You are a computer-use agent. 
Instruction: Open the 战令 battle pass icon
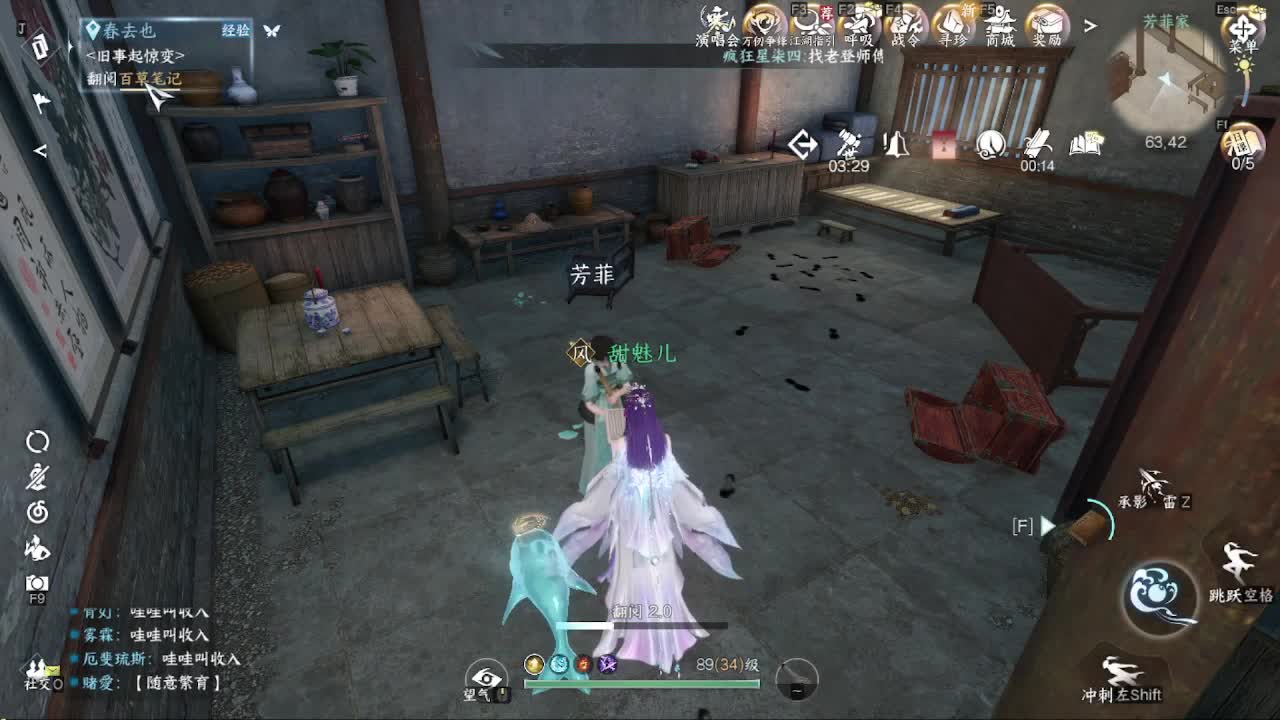pyautogui.click(x=904, y=22)
